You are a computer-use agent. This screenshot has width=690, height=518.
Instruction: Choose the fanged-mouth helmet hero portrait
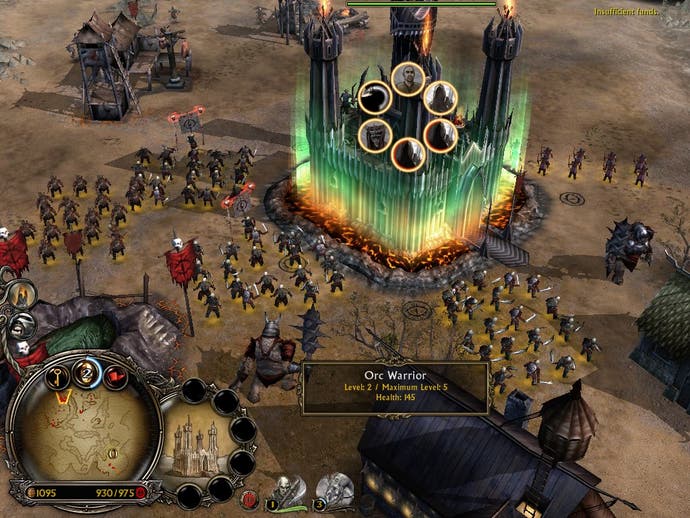click(x=373, y=135)
